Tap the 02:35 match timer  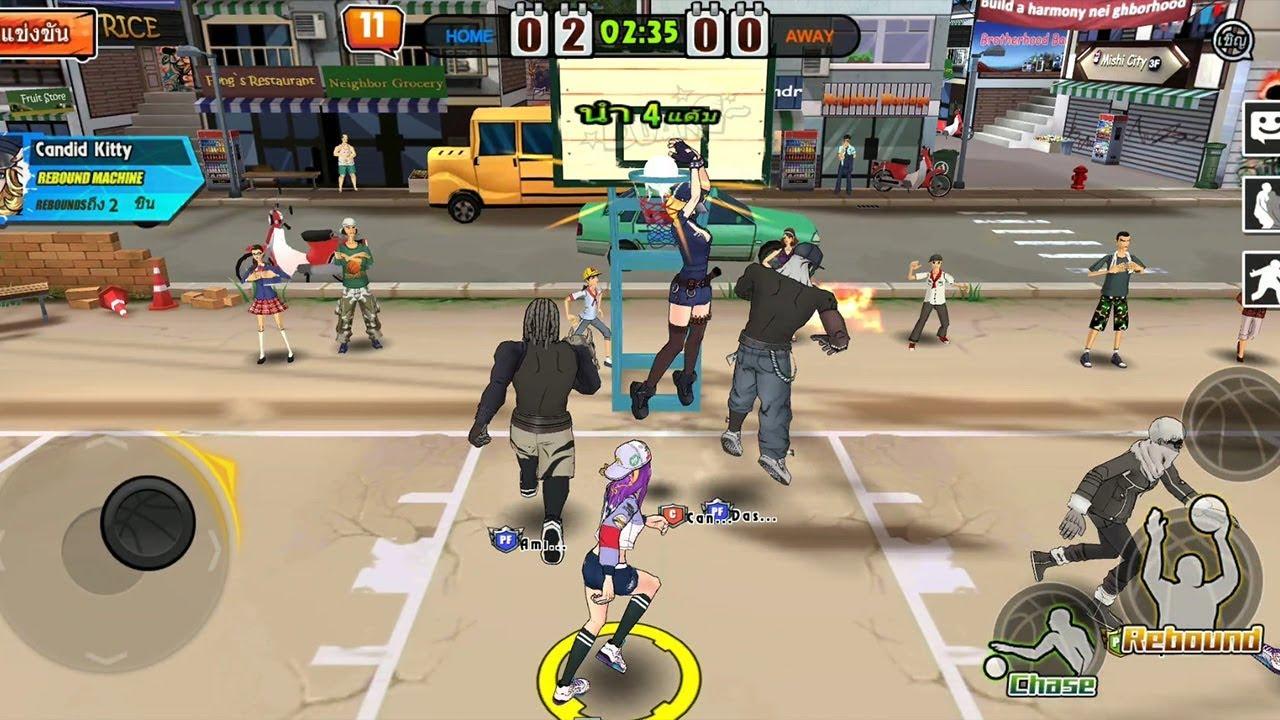pyautogui.click(x=640, y=29)
